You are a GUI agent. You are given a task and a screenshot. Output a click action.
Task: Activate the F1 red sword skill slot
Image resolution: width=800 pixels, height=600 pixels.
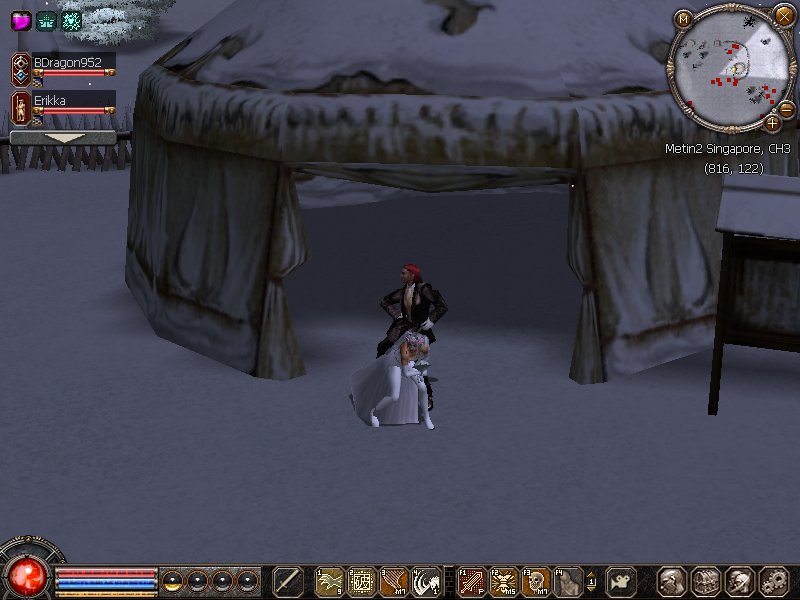[473, 581]
